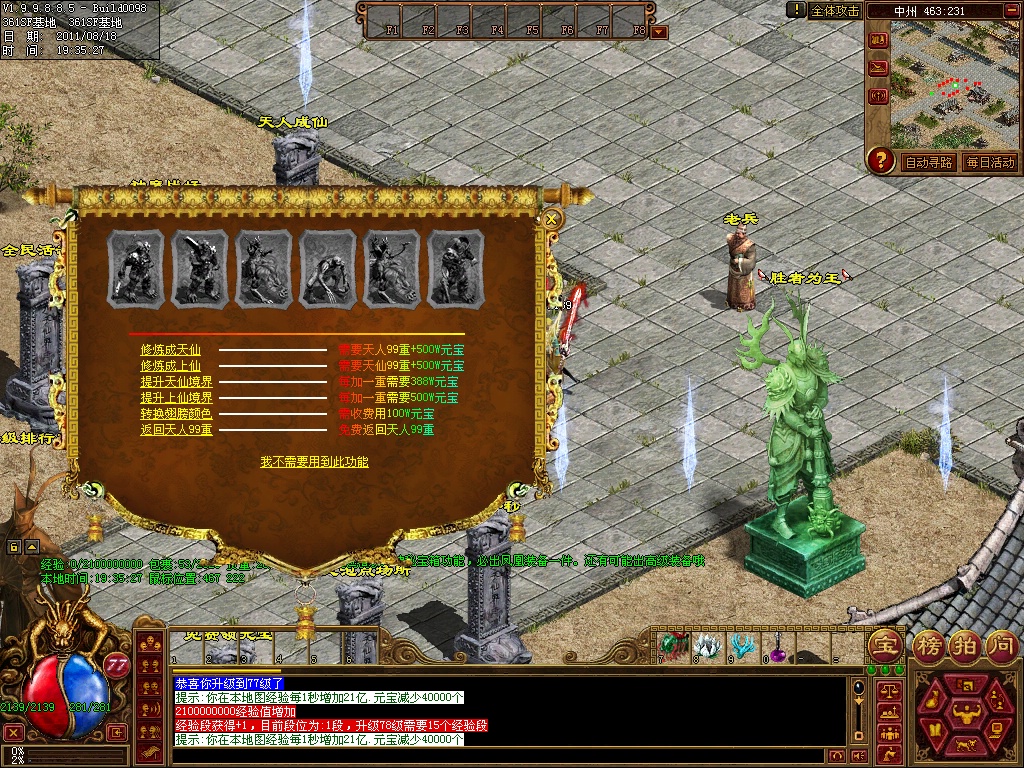1024x768 pixels.
Task: Click the red question mark help button
Action: (x=880, y=160)
